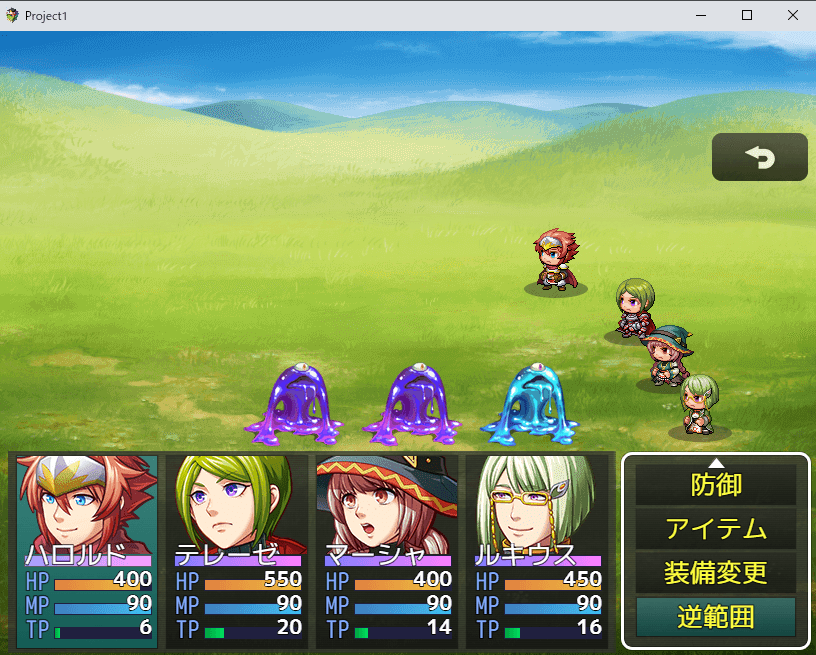Minimize the Project1 window
The width and height of the screenshot is (816, 655).
700,15
